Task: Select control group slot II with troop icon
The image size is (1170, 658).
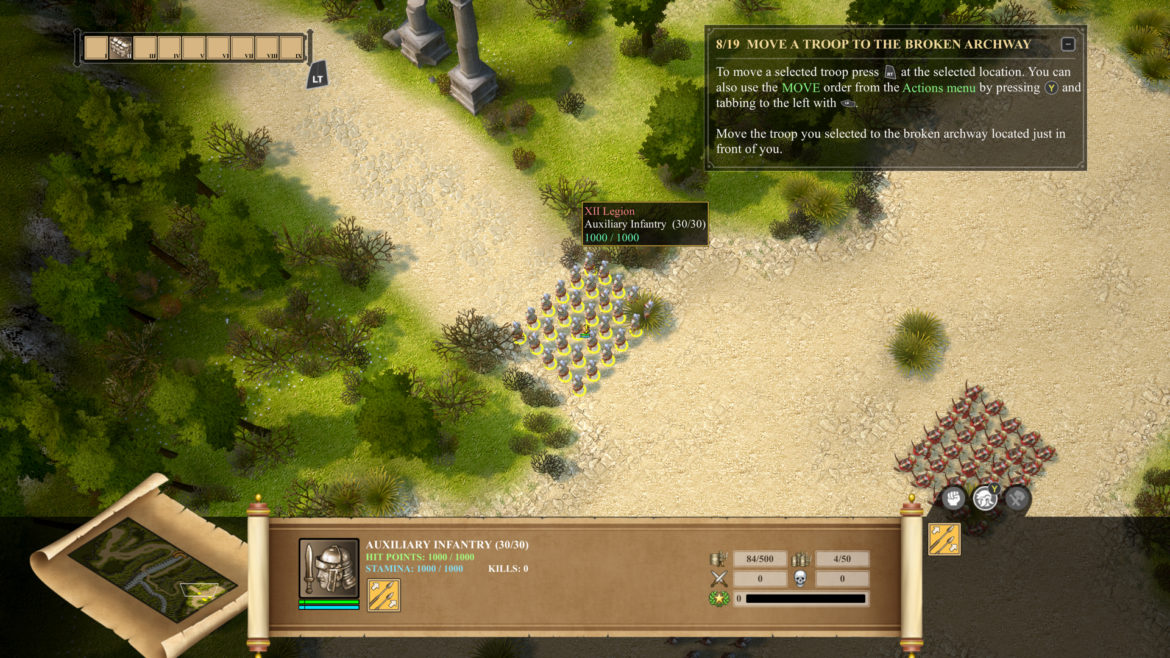Action: click(120, 48)
